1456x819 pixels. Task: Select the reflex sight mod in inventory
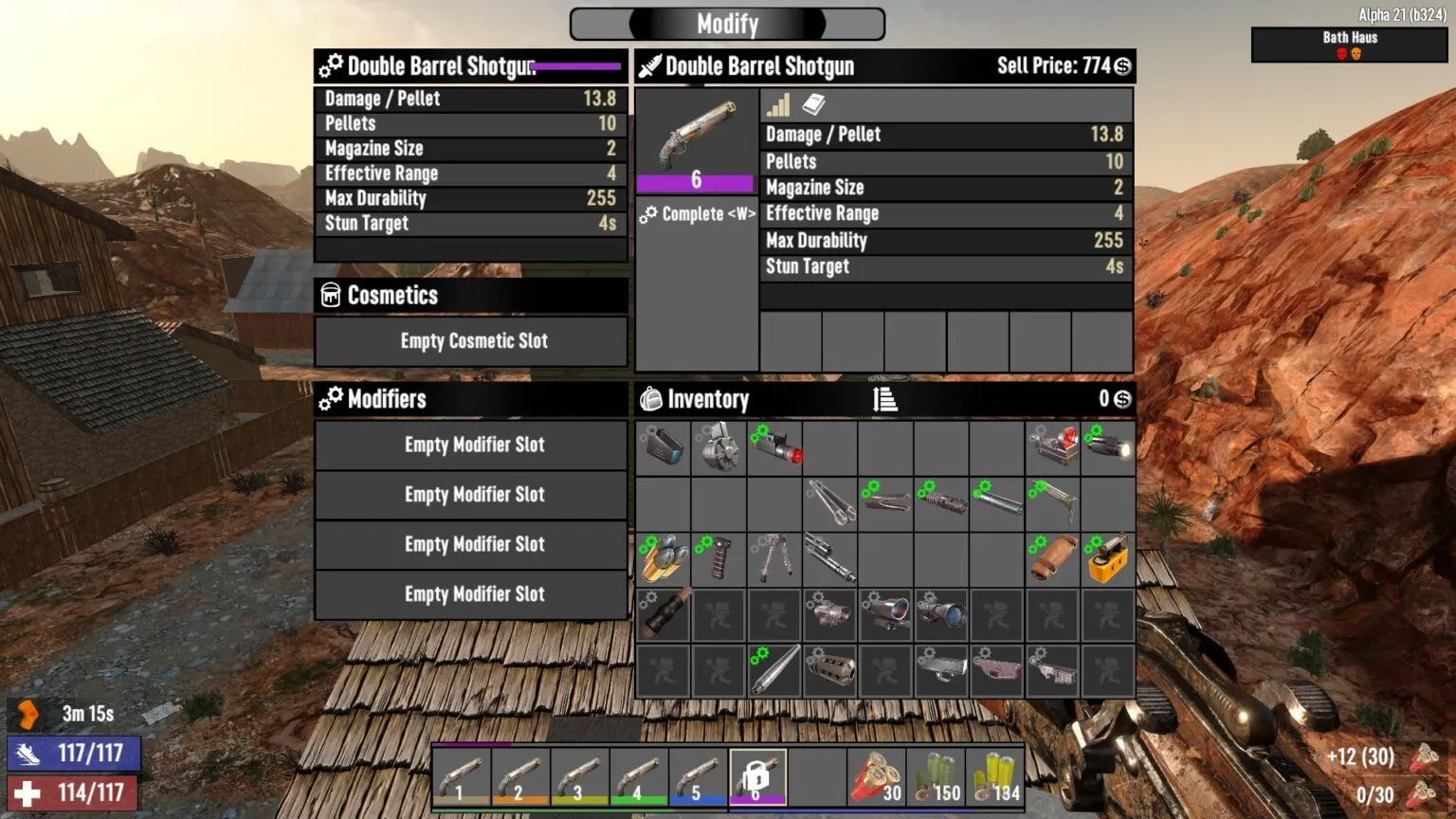coord(1052,447)
